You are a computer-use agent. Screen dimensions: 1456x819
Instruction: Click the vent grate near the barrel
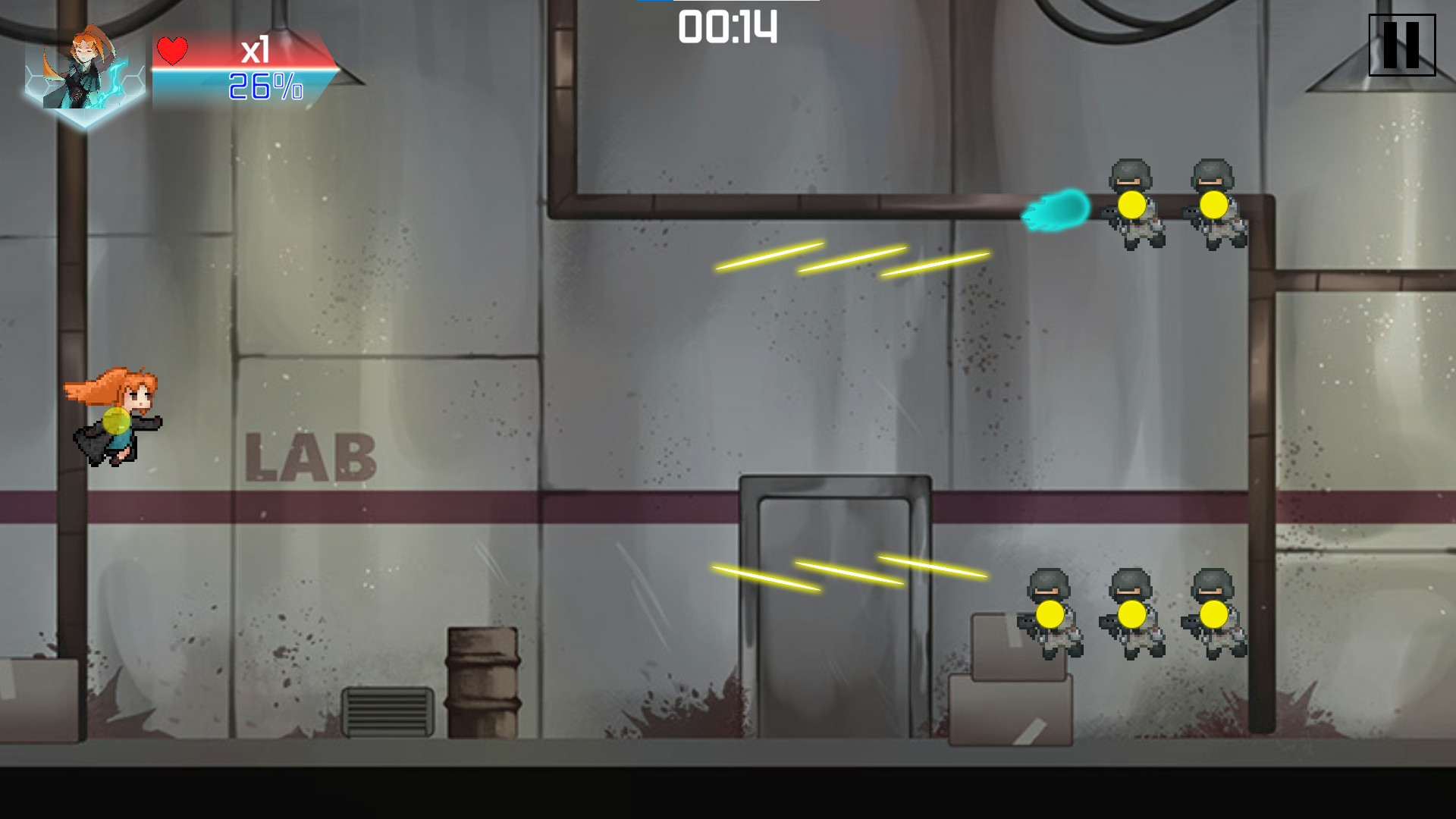(x=388, y=711)
